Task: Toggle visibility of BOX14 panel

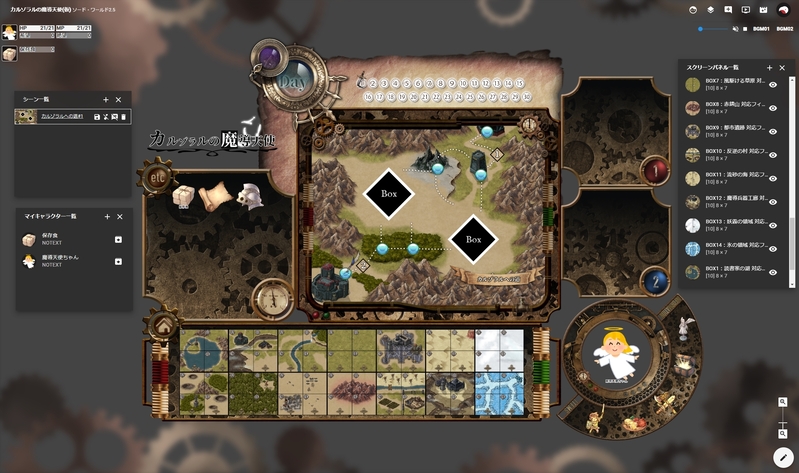Action: tap(773, 248)
